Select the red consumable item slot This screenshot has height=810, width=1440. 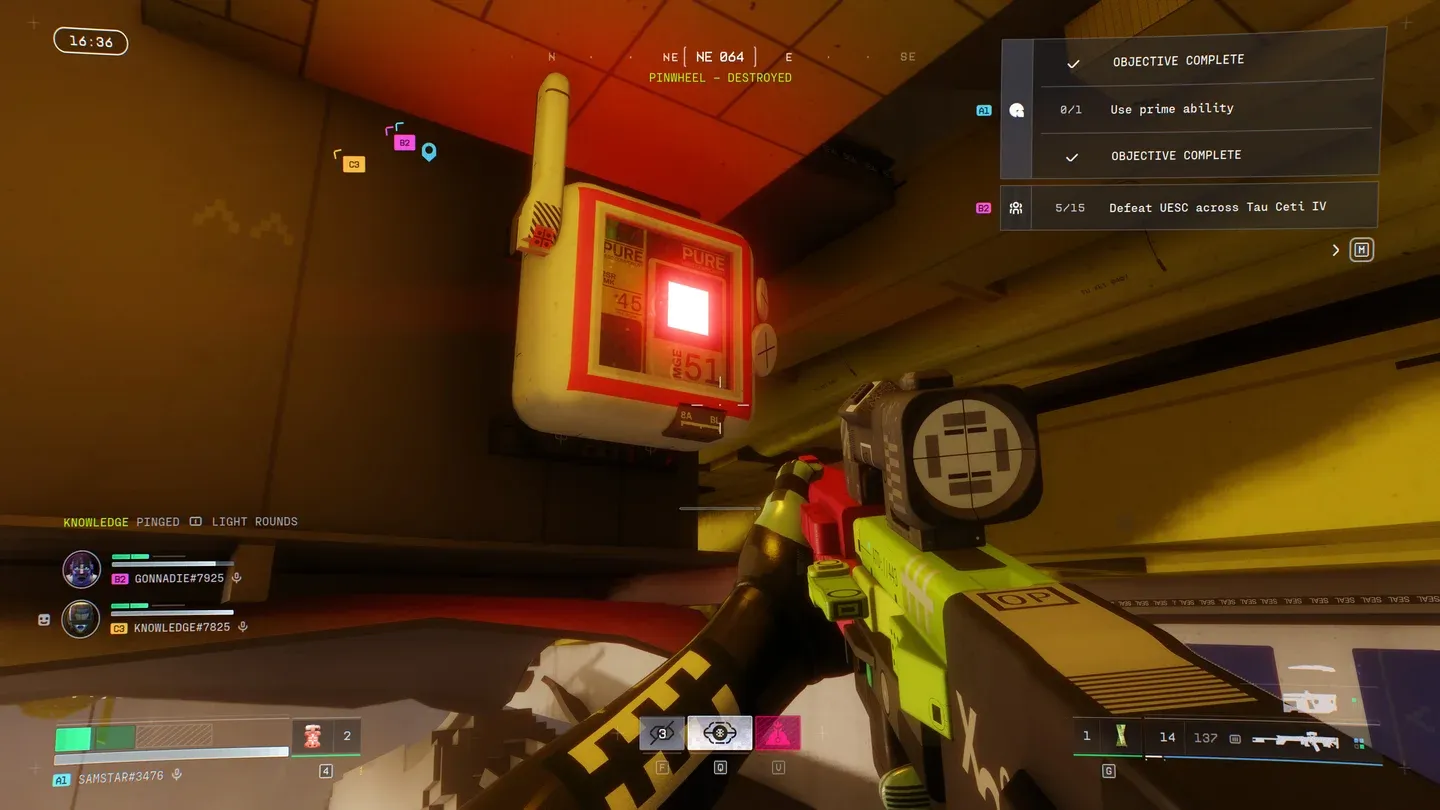point(312,737)
